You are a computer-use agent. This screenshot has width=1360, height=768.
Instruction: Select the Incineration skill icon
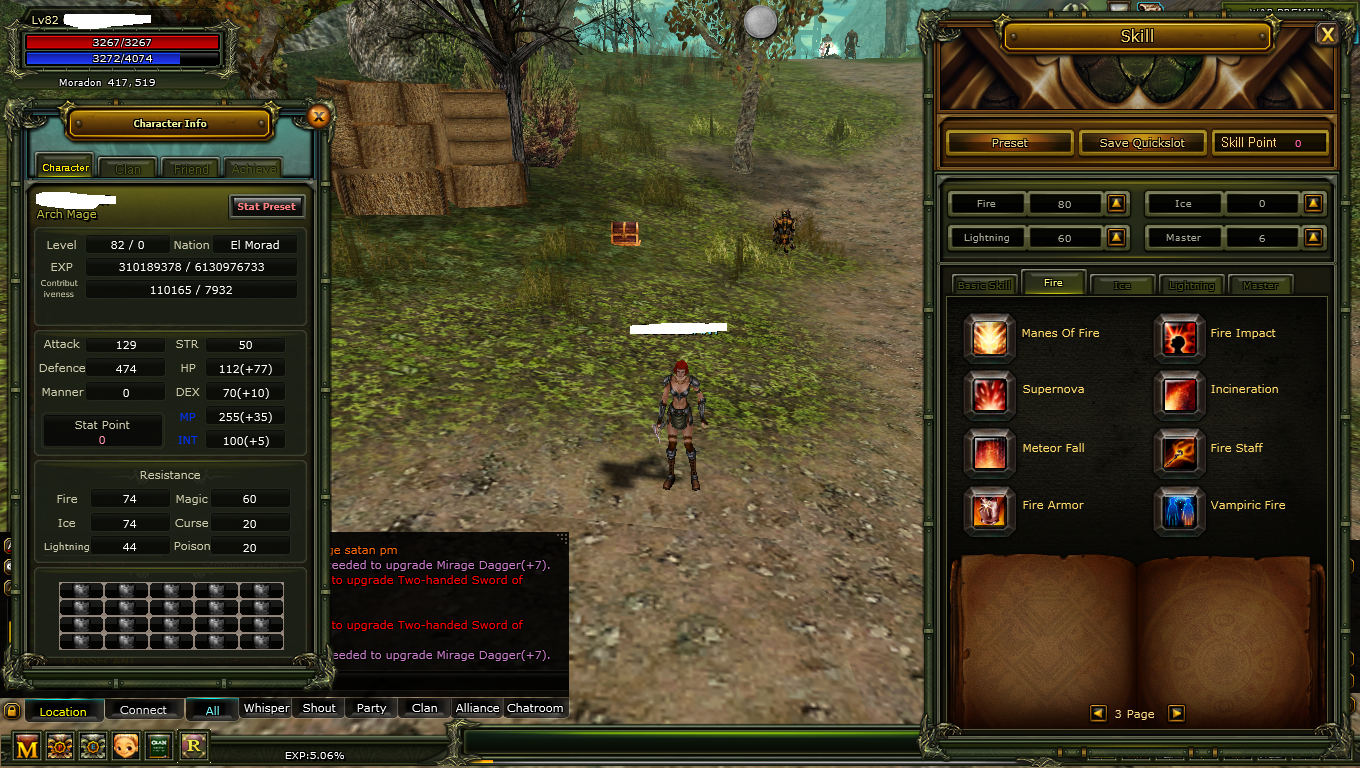click(1179, 396)
